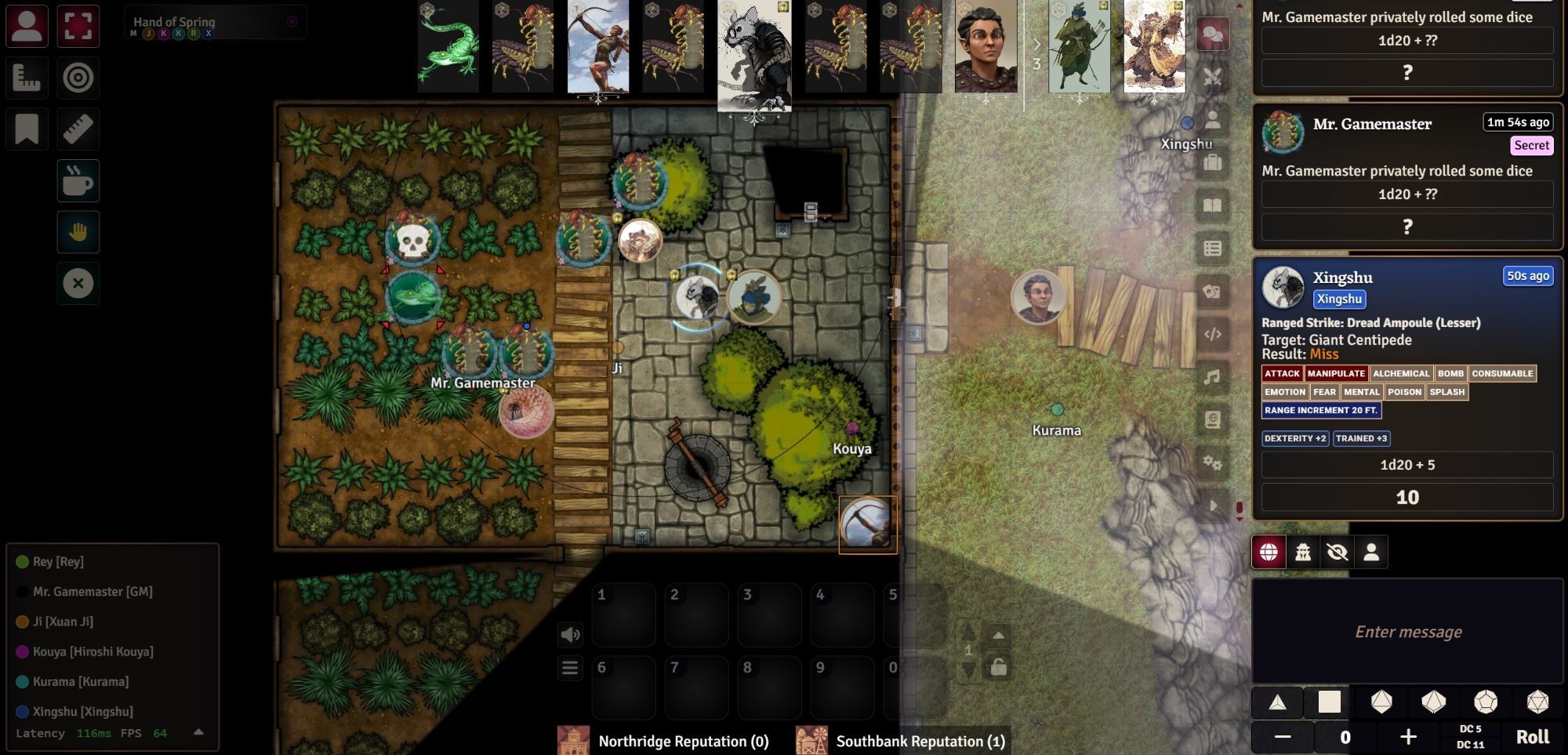Choose the bullseye target tool
Viewport: 1568px width, 755px height.
pos(78,78)
